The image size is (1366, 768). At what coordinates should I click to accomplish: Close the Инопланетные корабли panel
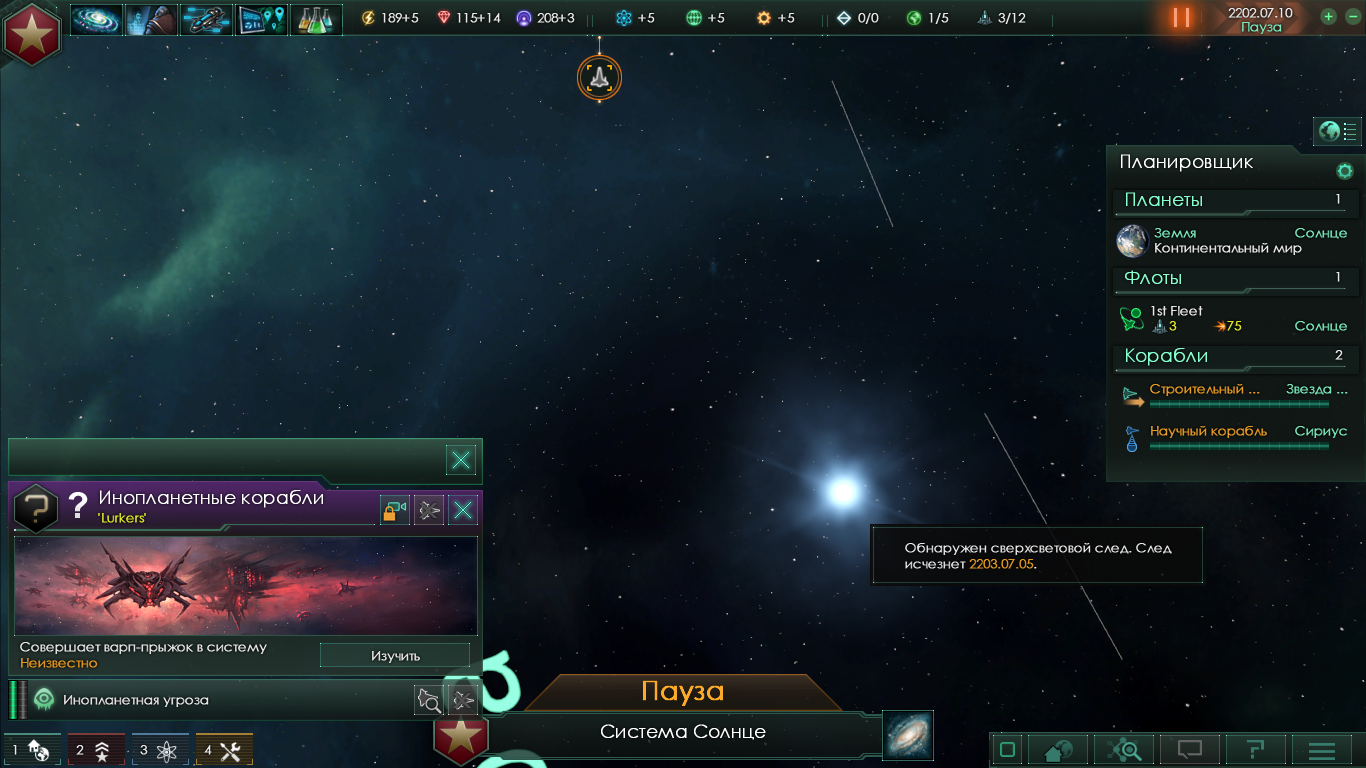click(x=462, y=511)
